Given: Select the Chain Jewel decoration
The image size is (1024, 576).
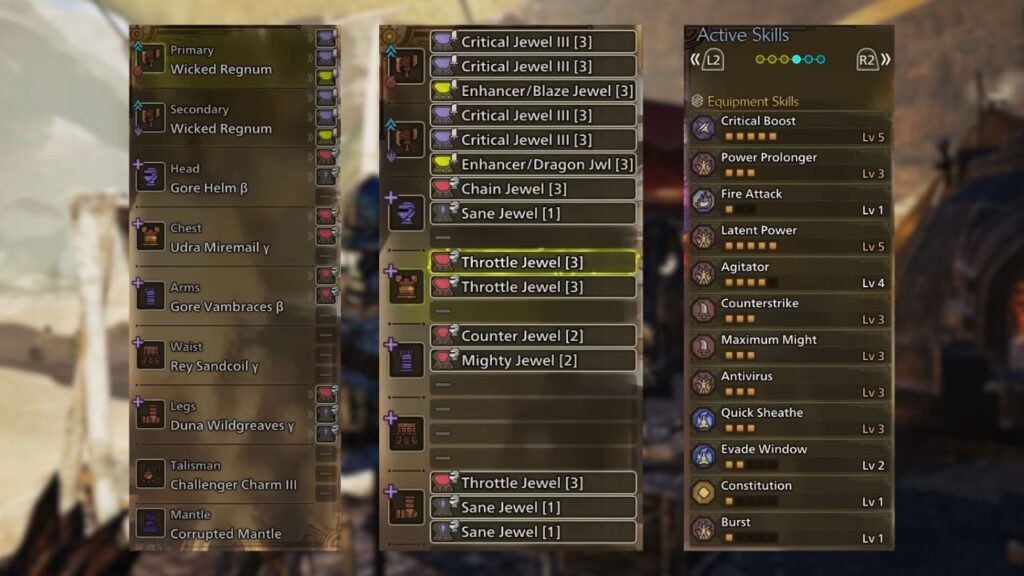Looking at the screenshot, I should coord(533,189).
